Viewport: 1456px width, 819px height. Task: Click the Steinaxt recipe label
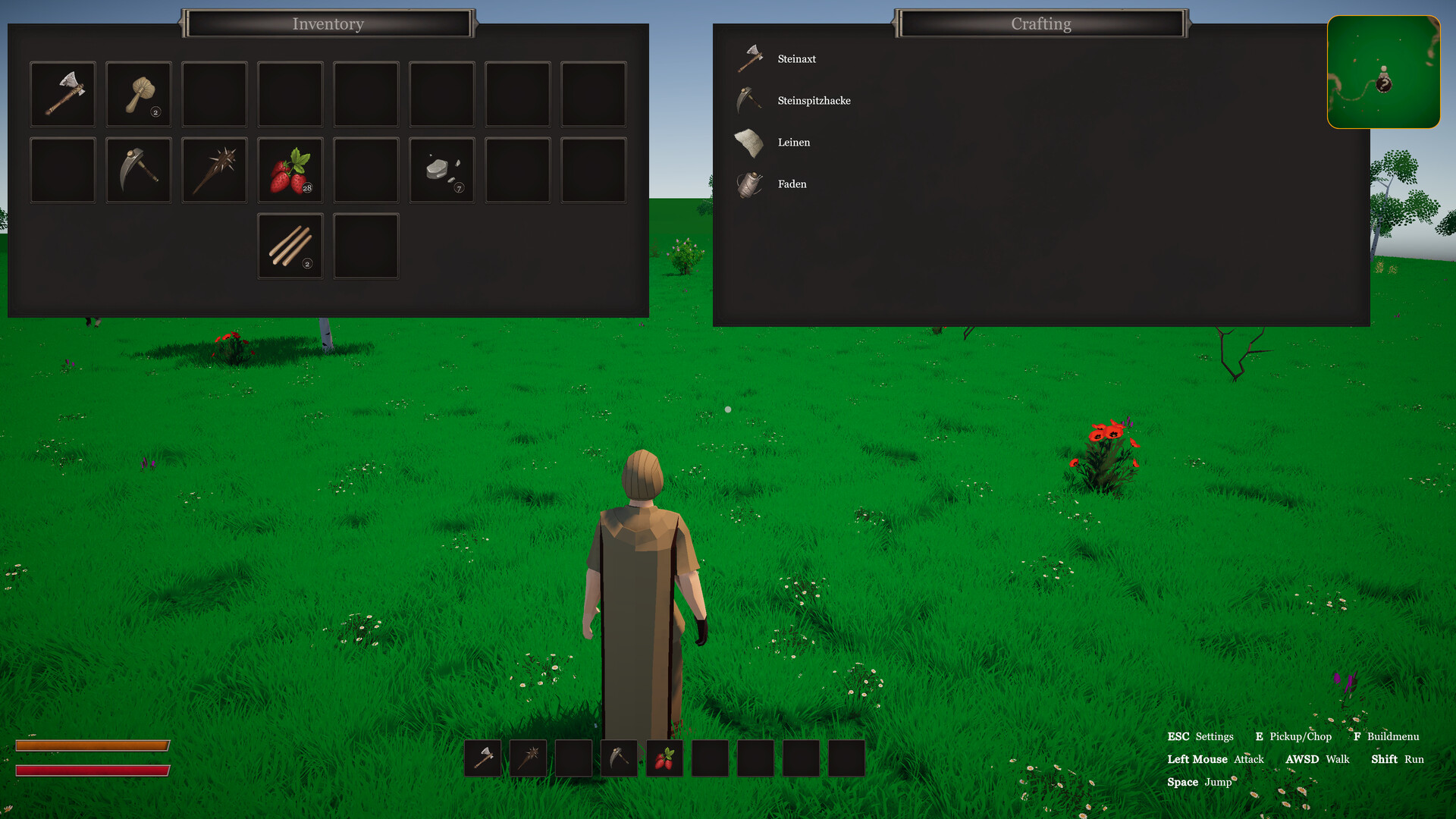click(x=796, y=58)
